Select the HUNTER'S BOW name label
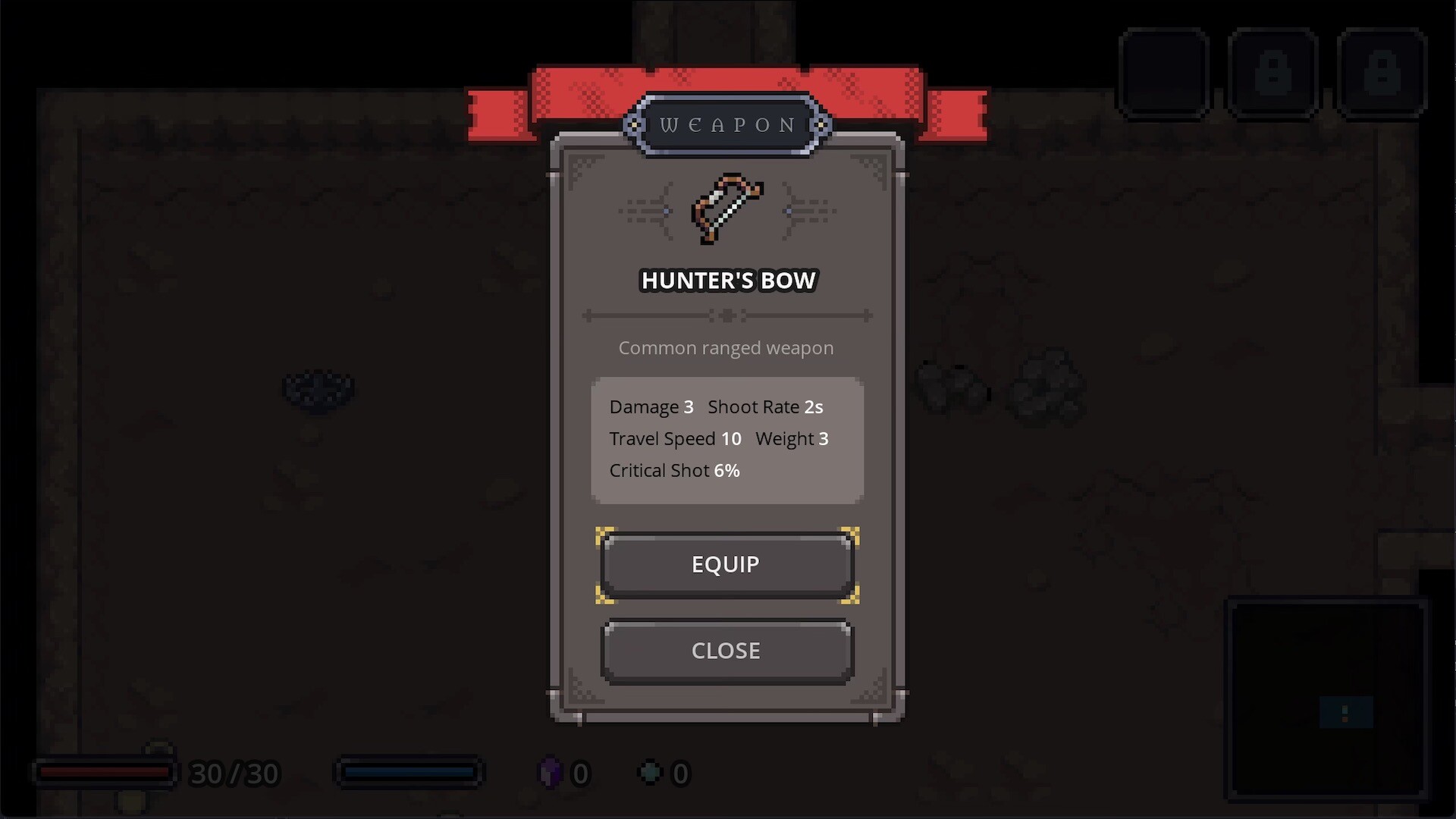The width and height of the screenshot is (1456, 819). coord(726,280)
